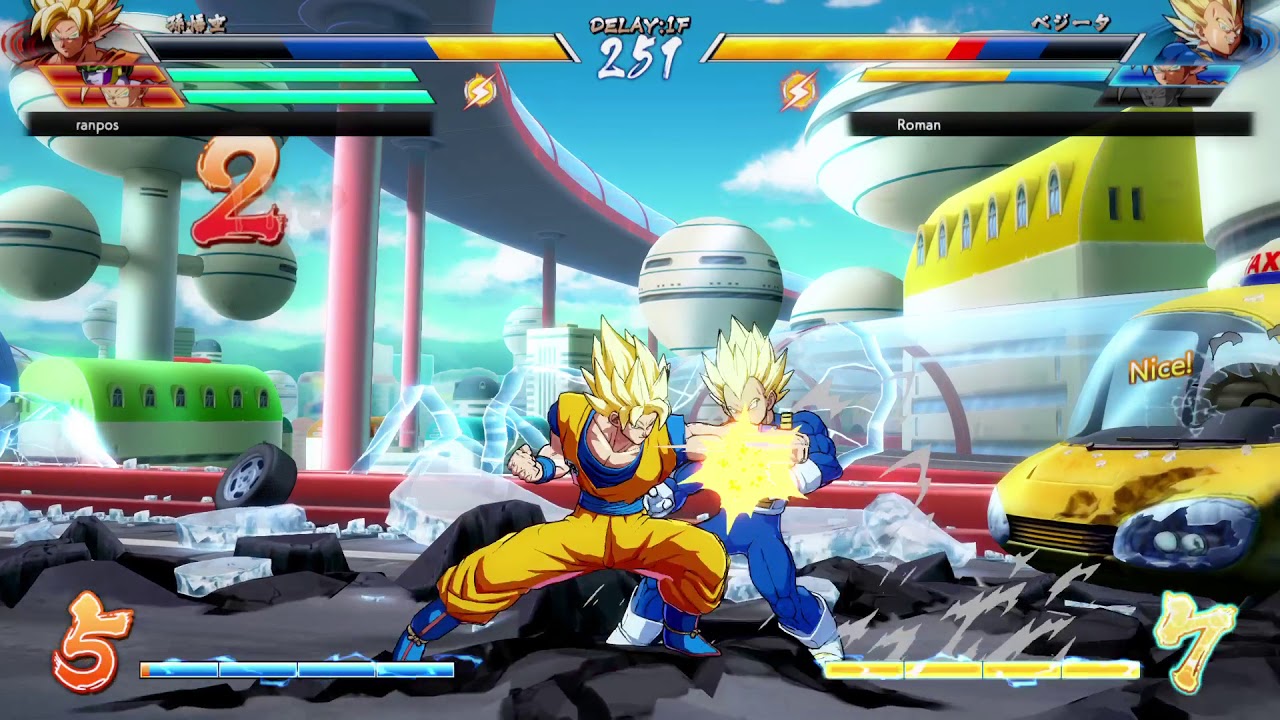
Task: Click Goku's standby teammate health bar
Action: coord(290,75)
